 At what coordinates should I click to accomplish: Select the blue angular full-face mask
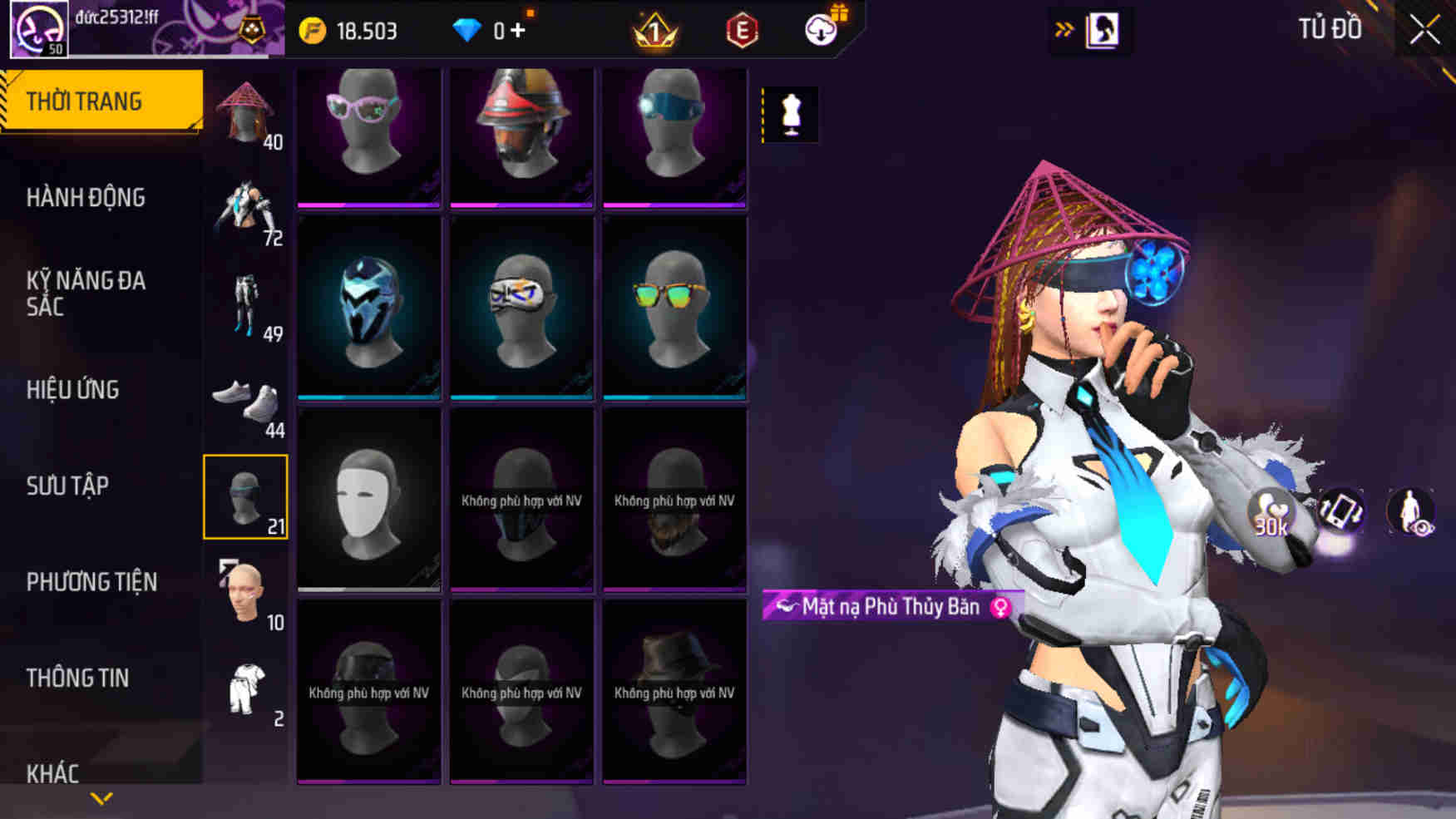click(x=368, y=308)
